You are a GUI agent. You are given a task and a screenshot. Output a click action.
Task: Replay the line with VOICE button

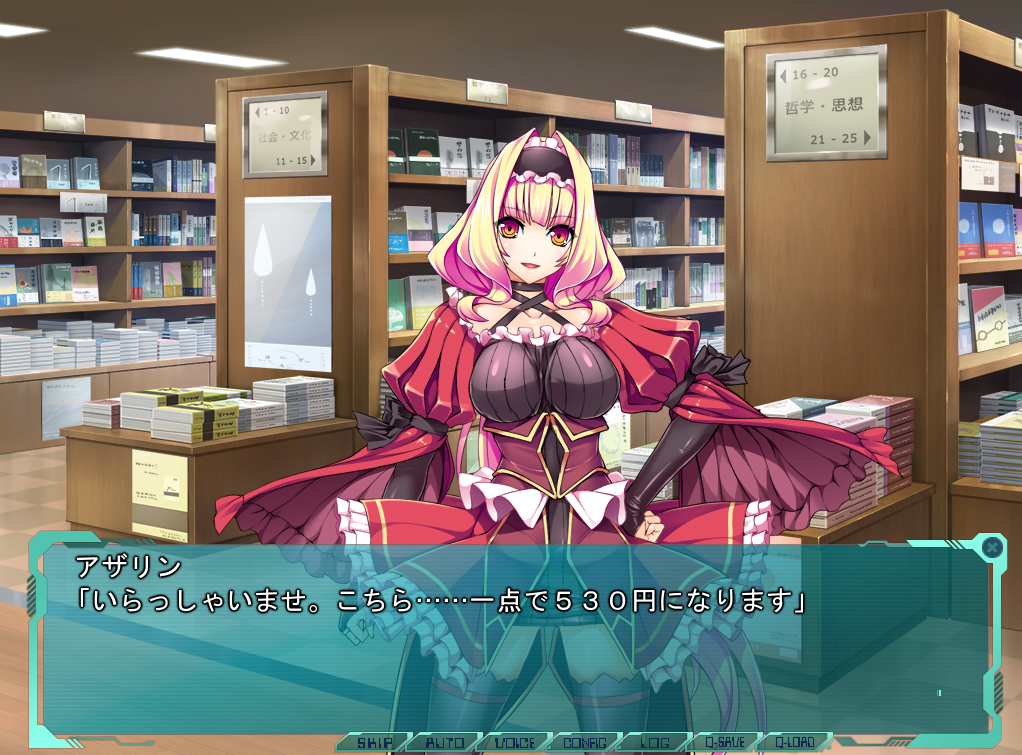(514, 743)
